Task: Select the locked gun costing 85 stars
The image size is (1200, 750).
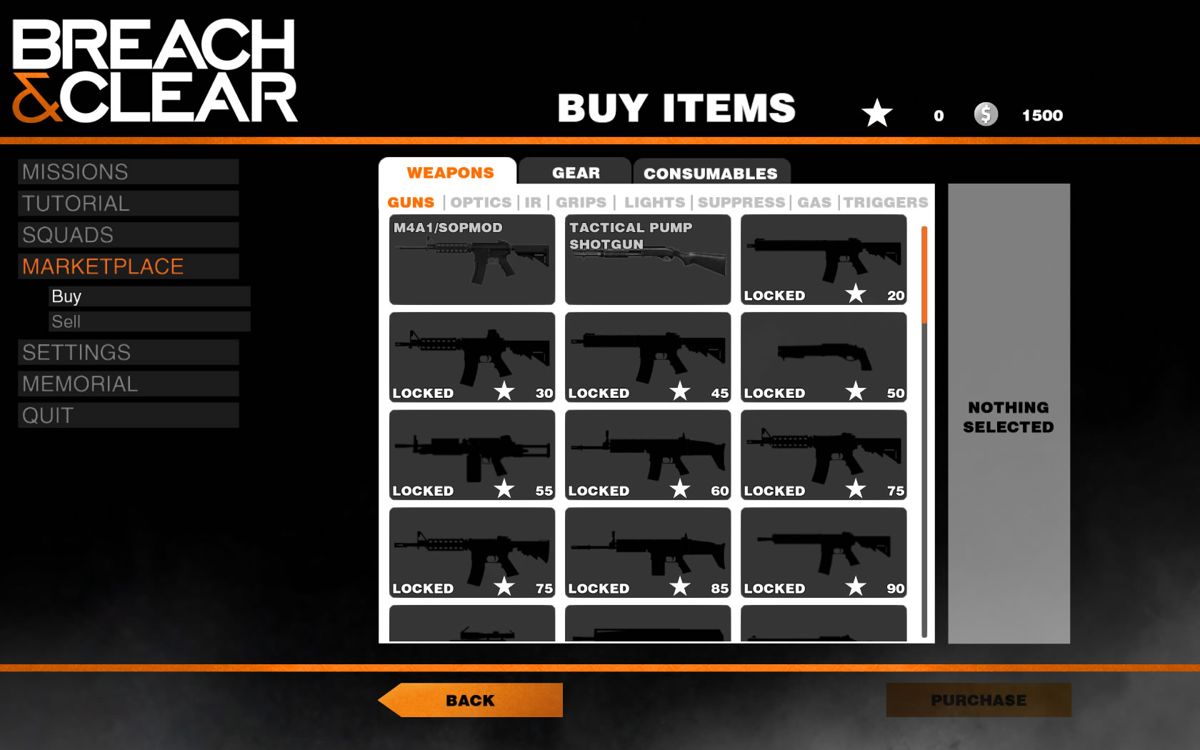Action: coord(648,553)
